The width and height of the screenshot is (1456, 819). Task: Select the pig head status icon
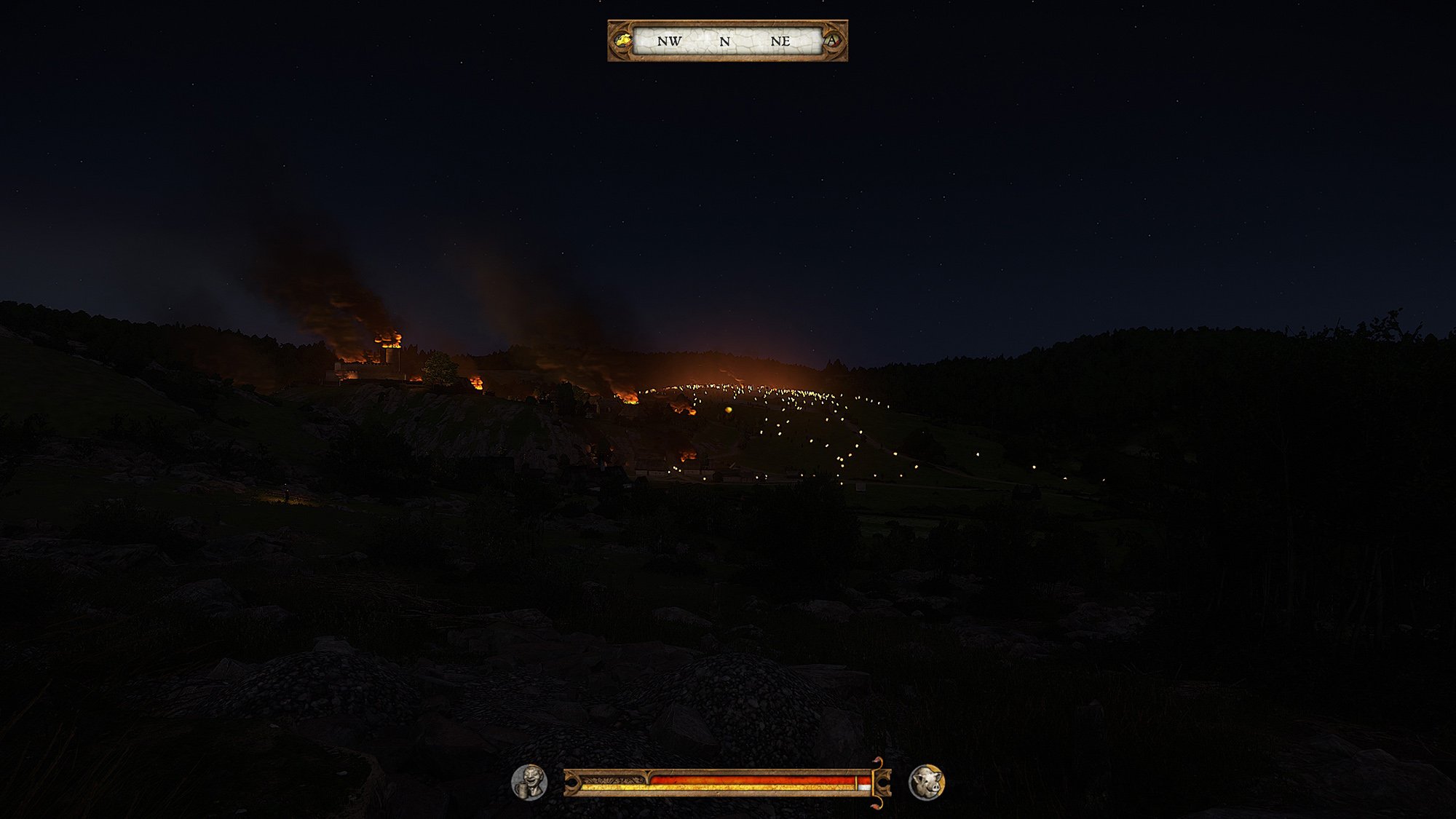[927, 783]
